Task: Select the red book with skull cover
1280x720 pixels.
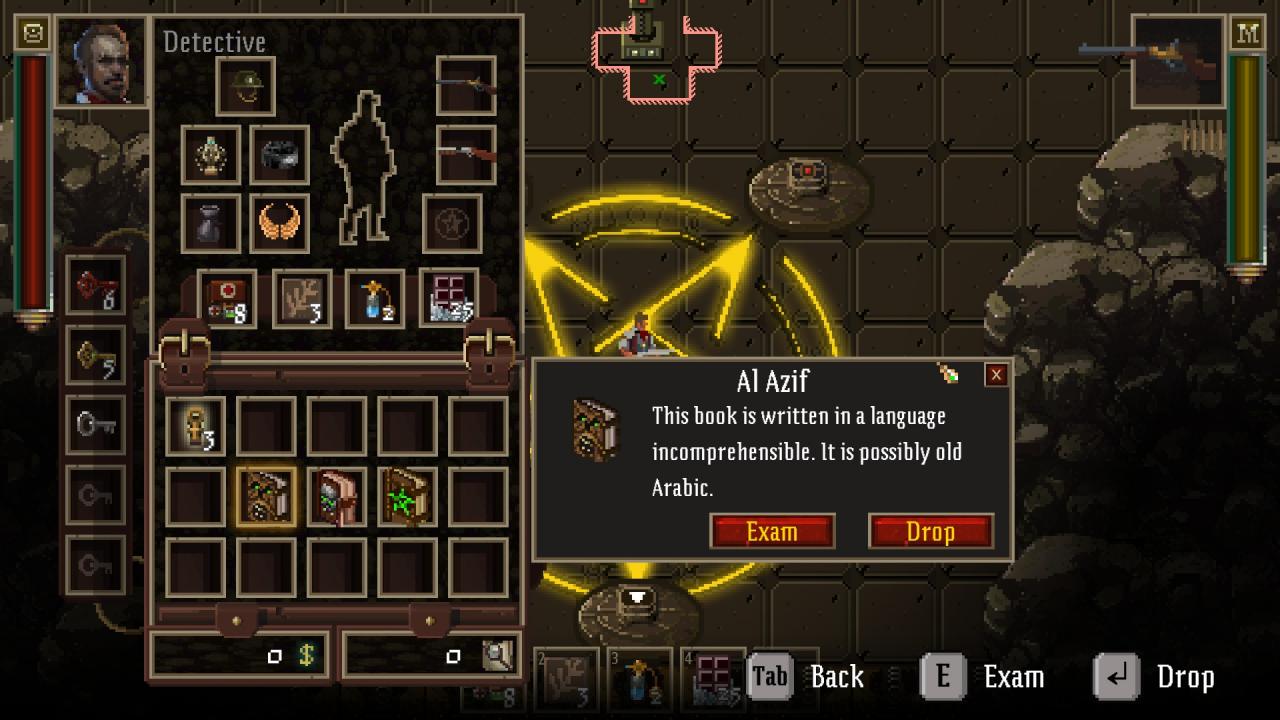Action: tap(336, 497)
